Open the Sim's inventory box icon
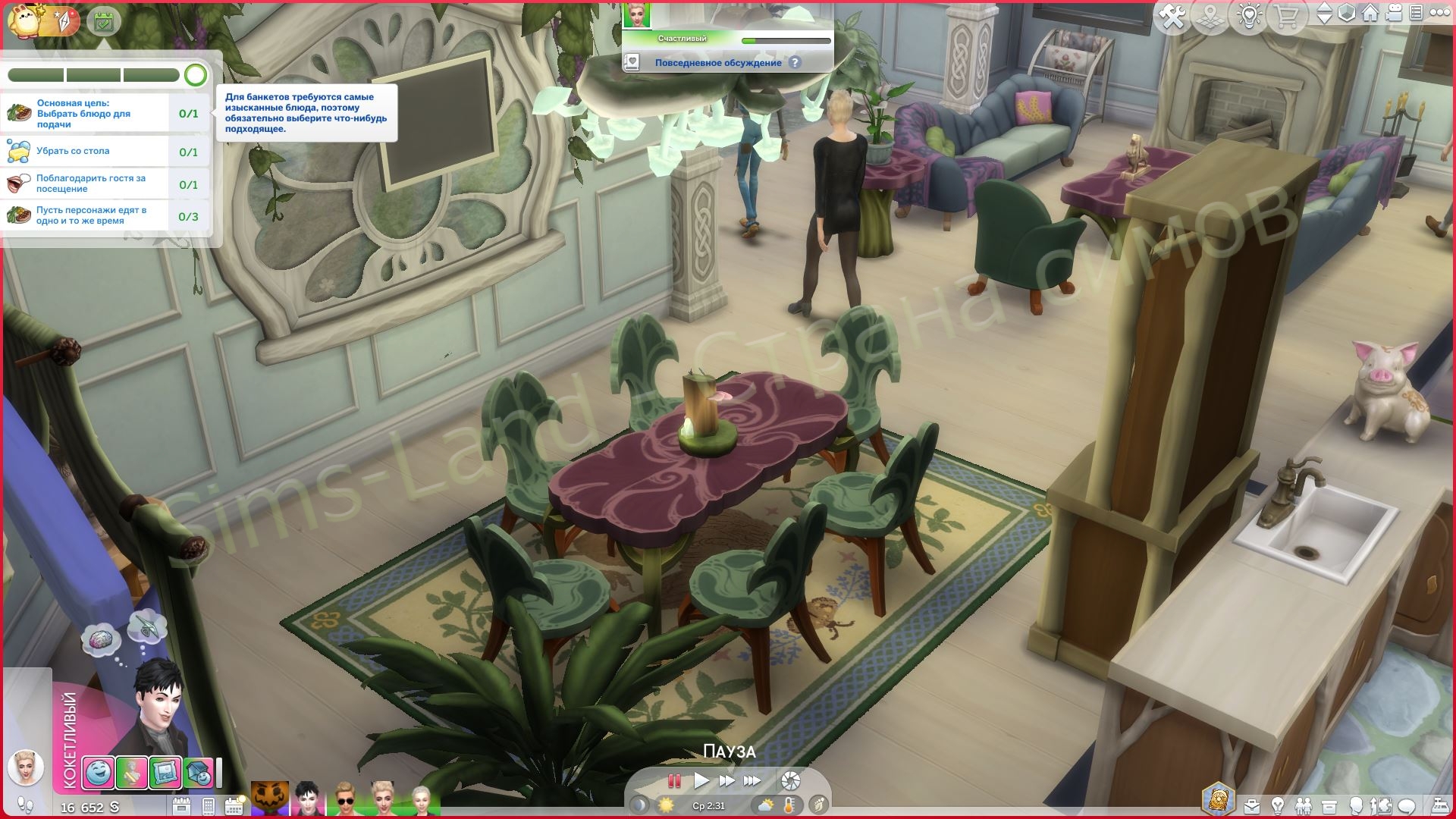Image resolution: width=1456 pixels, height=819 pixels. coord(1329,805)
